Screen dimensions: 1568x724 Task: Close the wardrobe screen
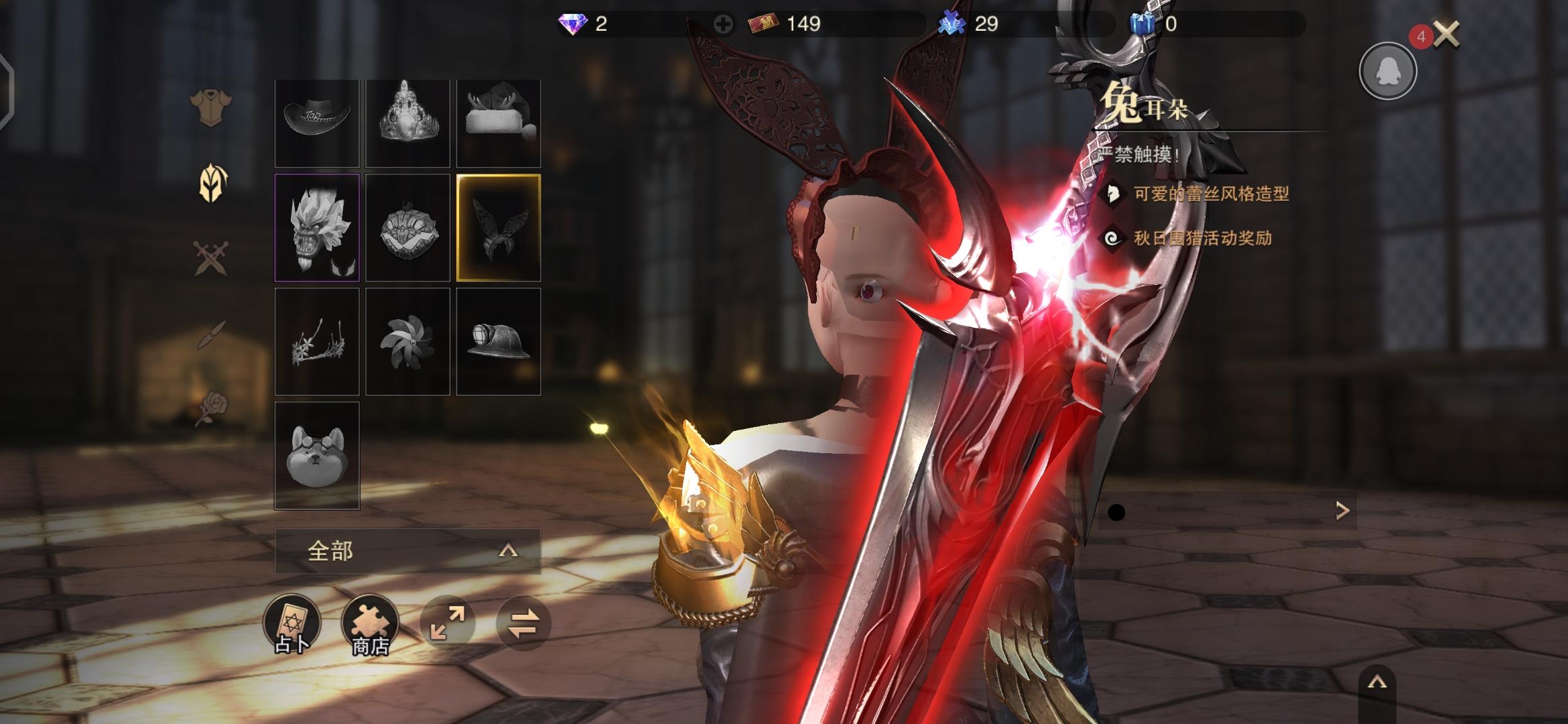(x=1447, y=34)
